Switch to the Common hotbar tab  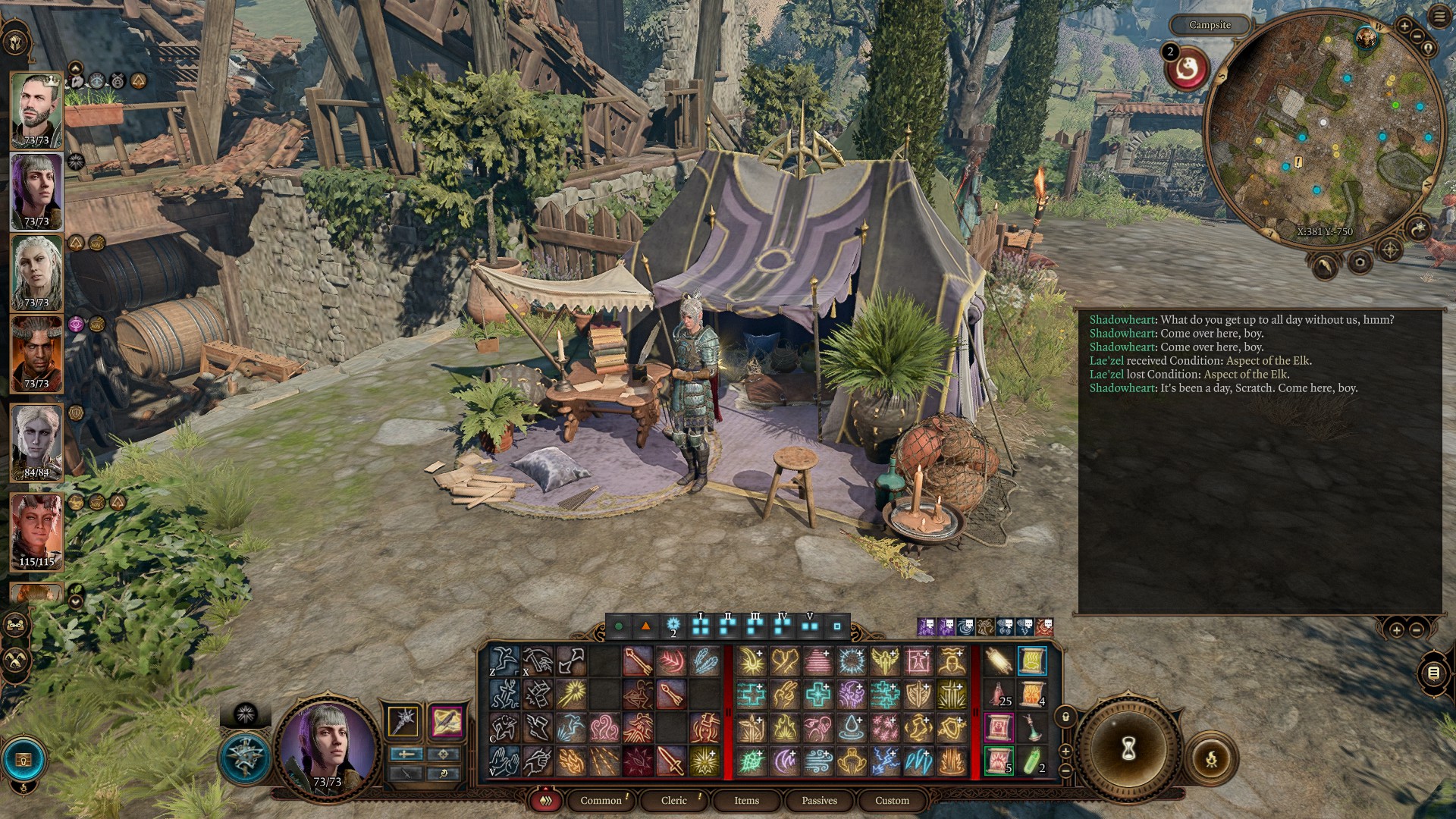(601, 800)
